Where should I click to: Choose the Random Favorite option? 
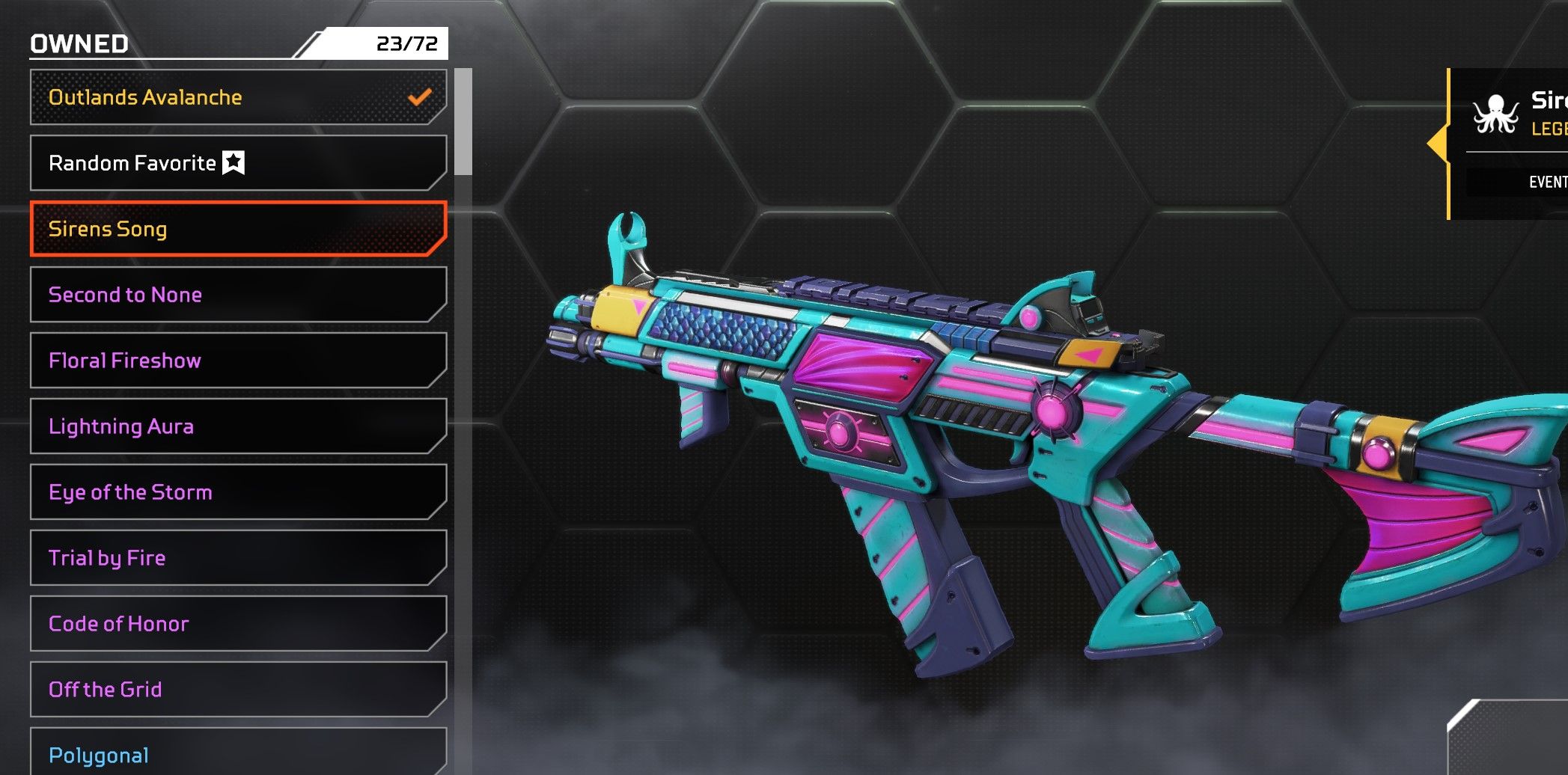coord(238,163)
